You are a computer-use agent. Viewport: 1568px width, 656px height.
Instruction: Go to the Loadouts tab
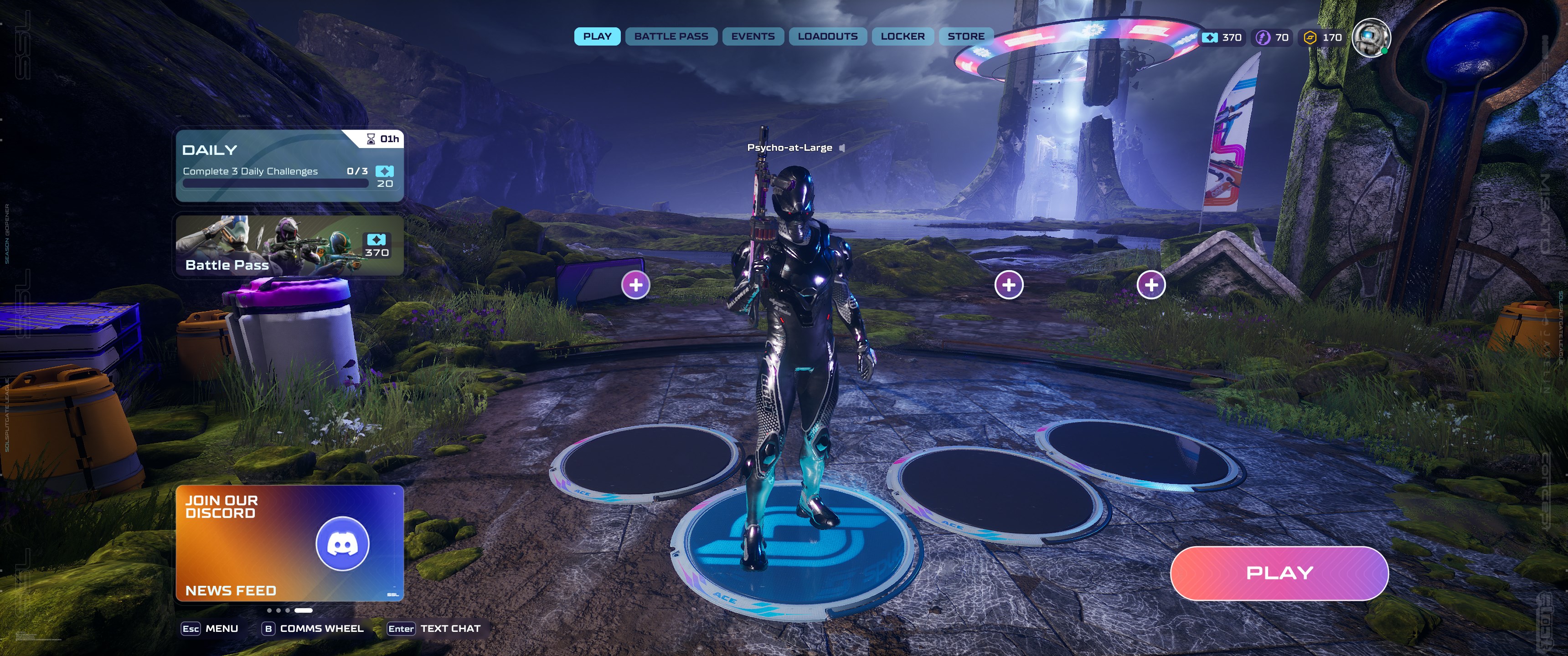coord(827,36)
